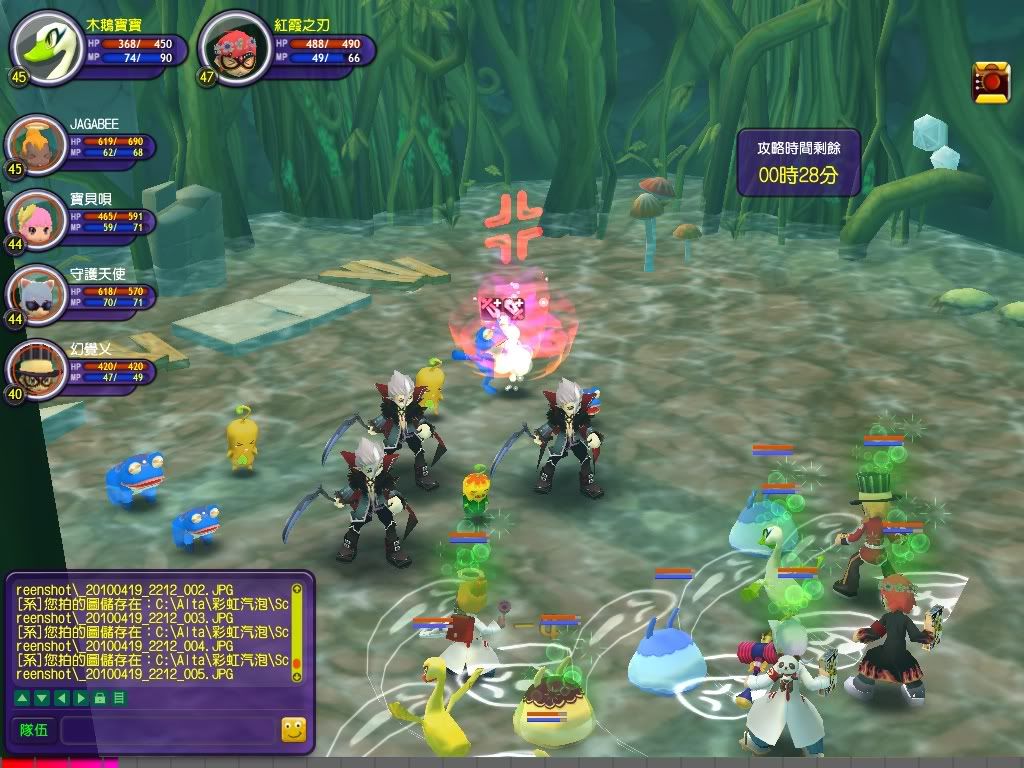Open the 隊伍 chat channel selector
Screen dimensions: 1024x768
(33, 730)
